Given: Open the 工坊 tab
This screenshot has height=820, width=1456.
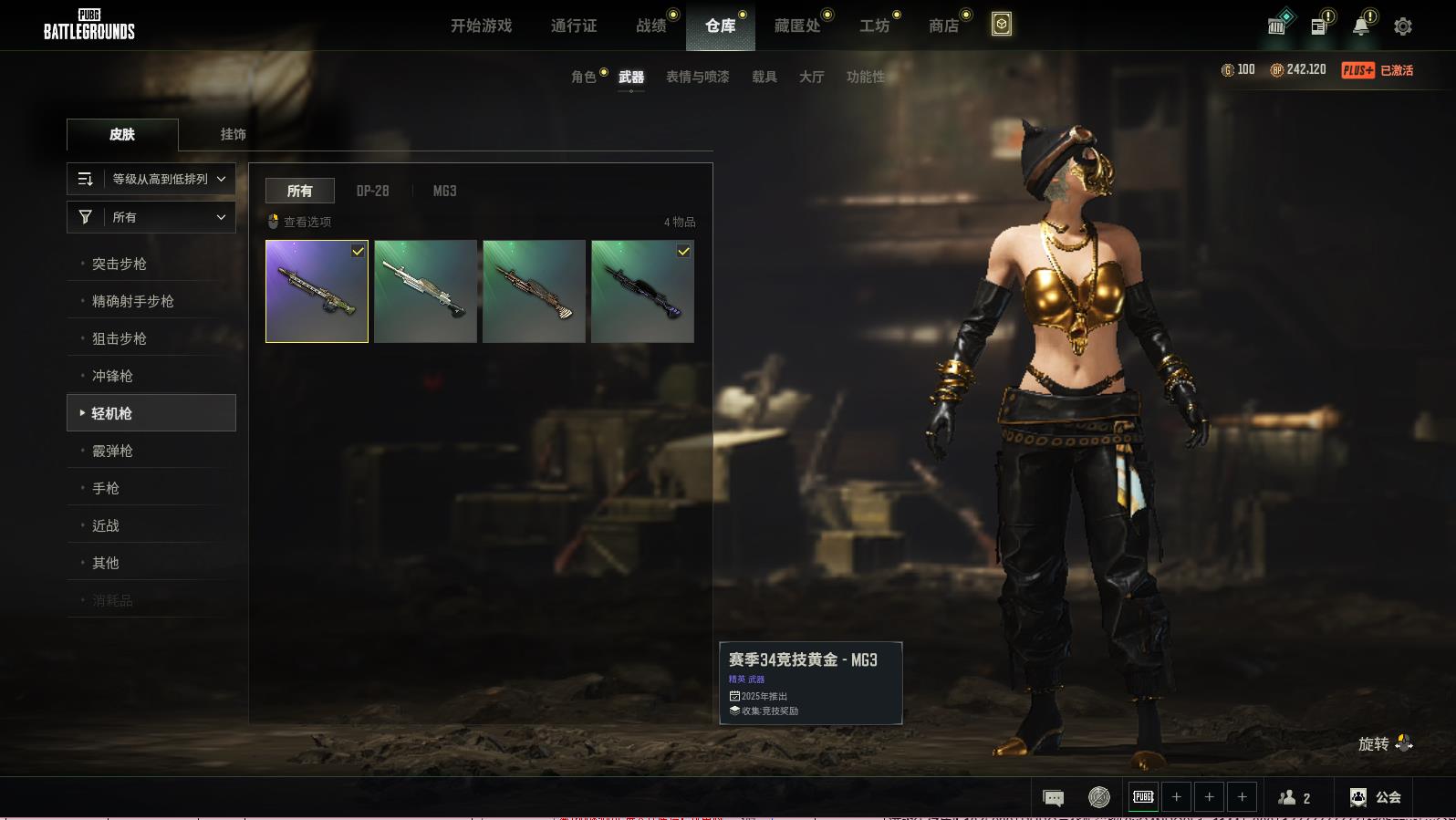Looking at the screenshot, I should (874, 26).
